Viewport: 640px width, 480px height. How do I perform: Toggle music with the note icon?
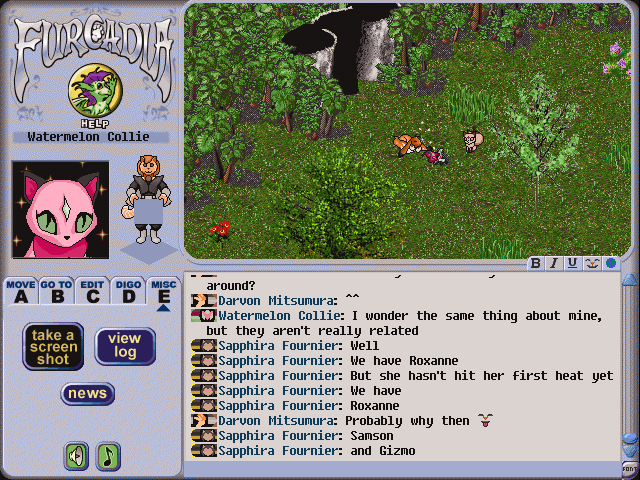click(107, 456)
